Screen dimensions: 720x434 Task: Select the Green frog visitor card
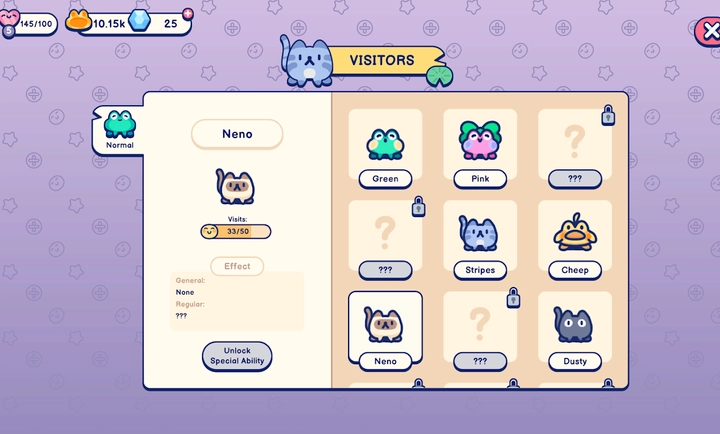[x=385, y=149]
